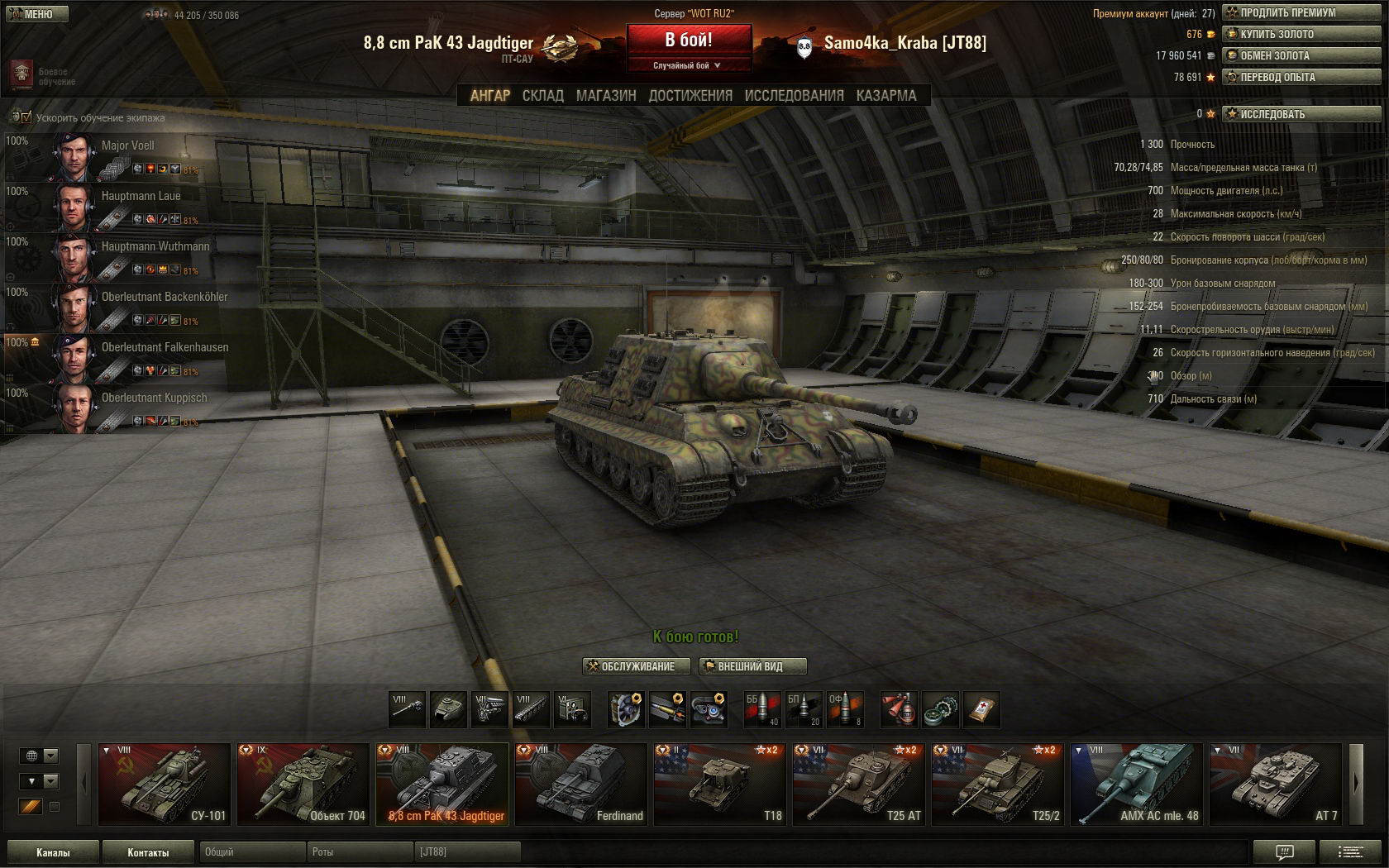Open the Контакты contacts button
The height and width of the screenshot is (868, 1389).
coord(148,852)
